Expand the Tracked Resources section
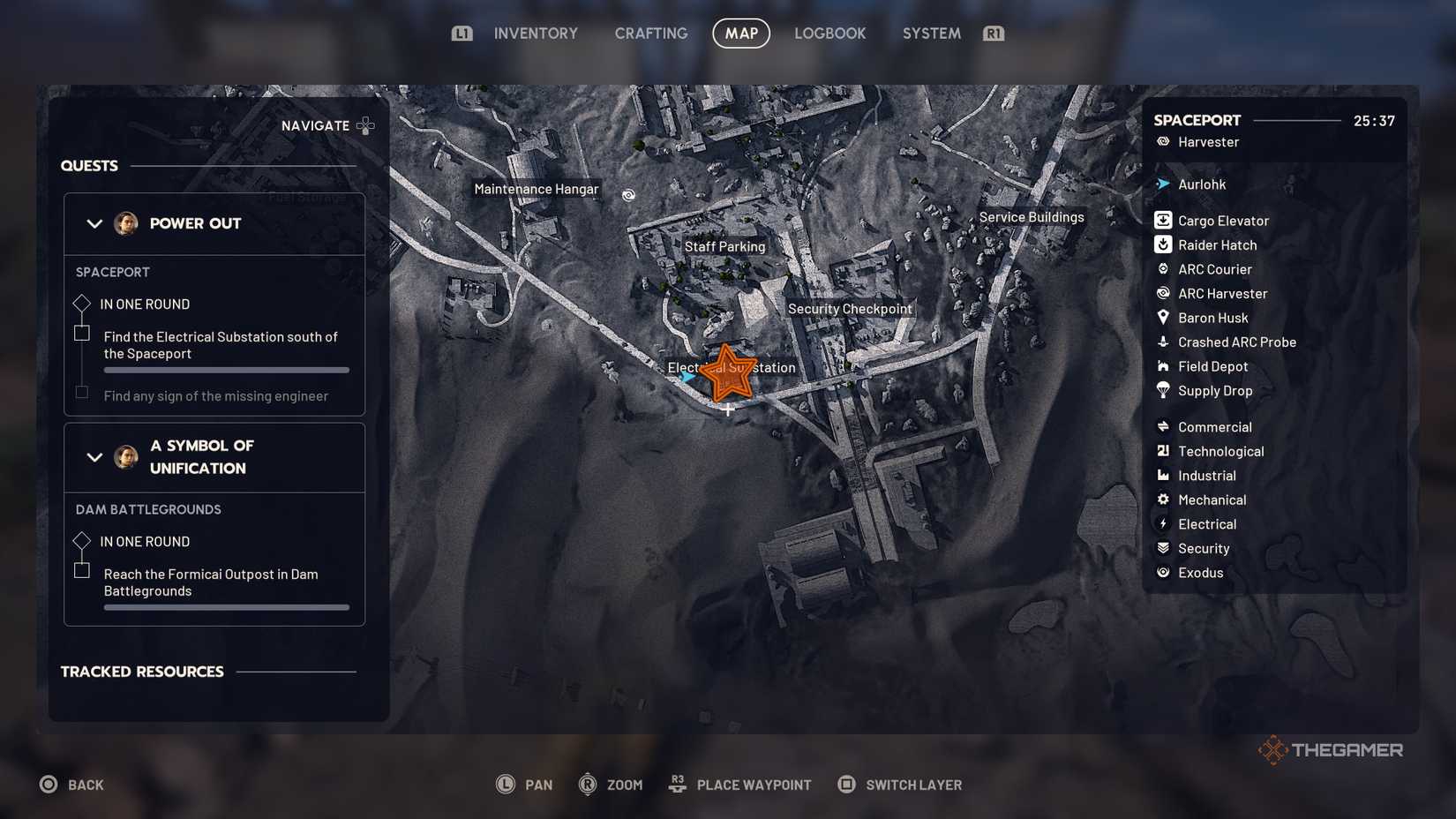Screen dimensions: 1456x819 tap(142, 672)
